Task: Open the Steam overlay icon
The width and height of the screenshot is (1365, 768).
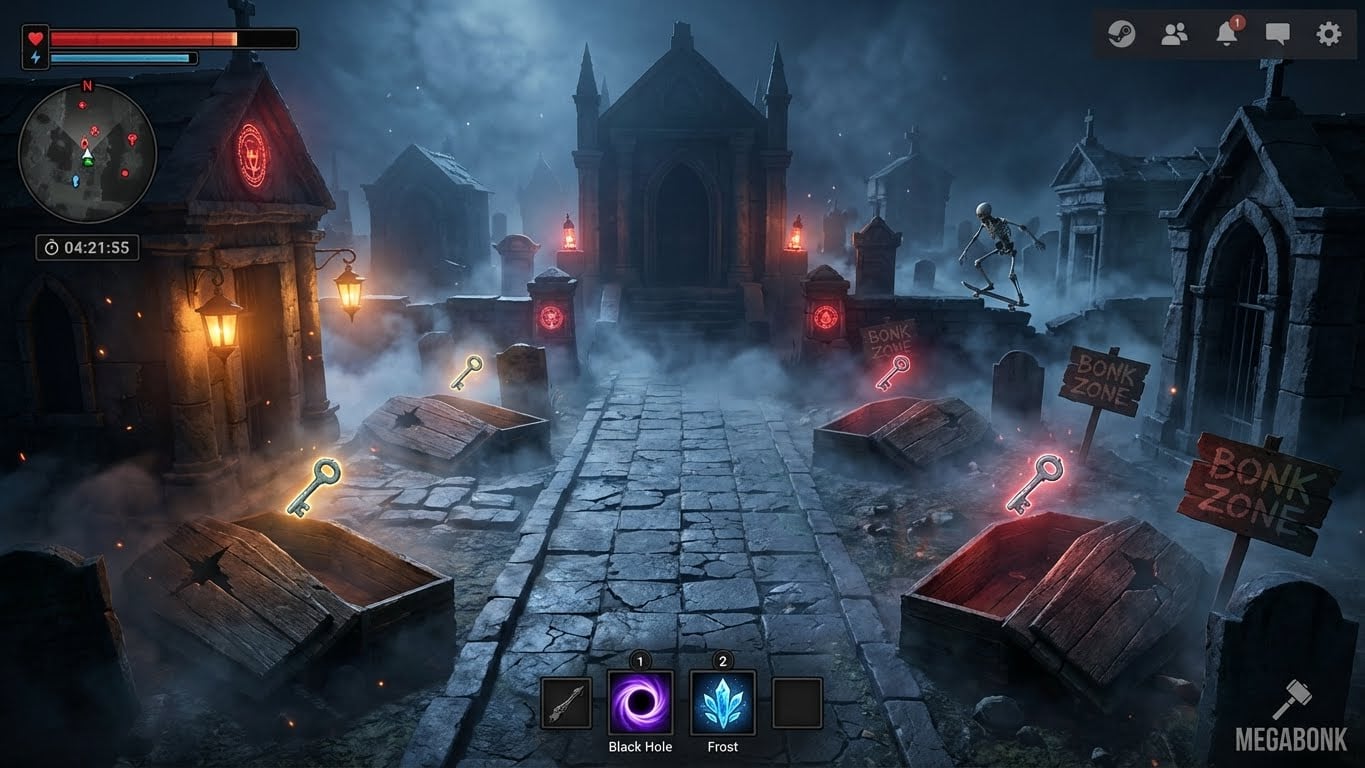Action: tap(1121, 33)
